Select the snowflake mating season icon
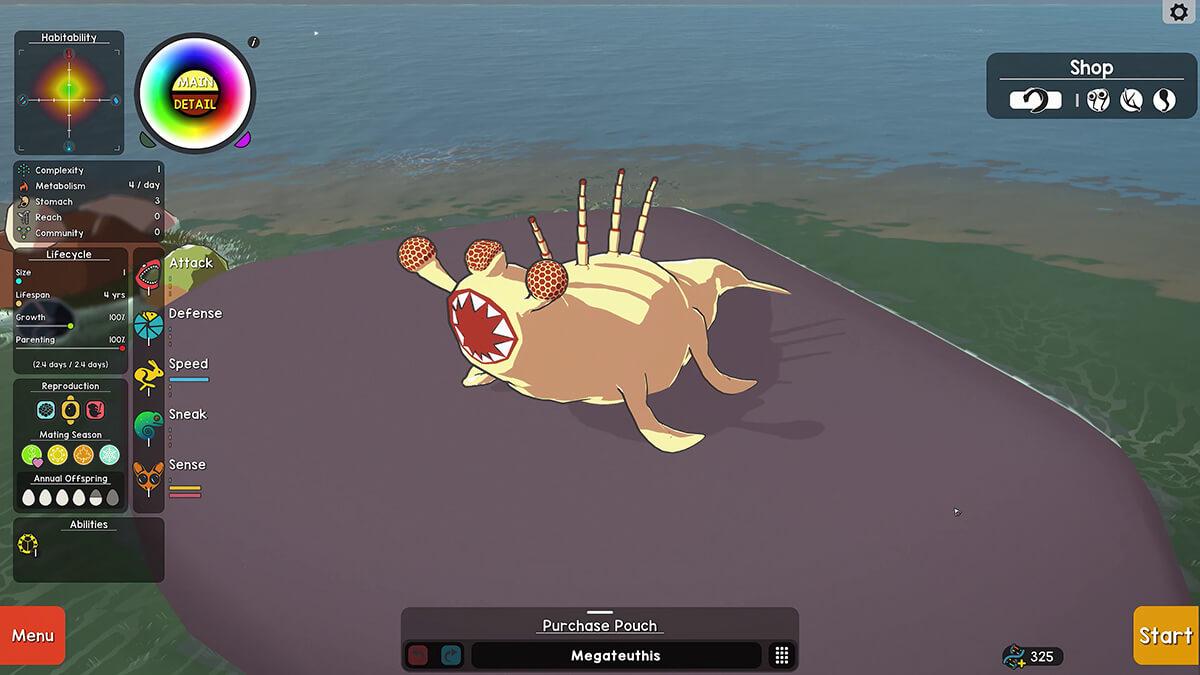The height and width of the screenshot is (675, 1200). click(109, 455)
